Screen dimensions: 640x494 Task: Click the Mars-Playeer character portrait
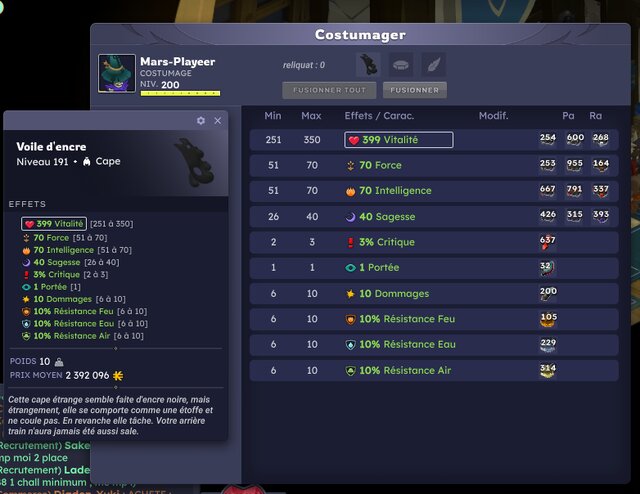(x=116, y=73)
